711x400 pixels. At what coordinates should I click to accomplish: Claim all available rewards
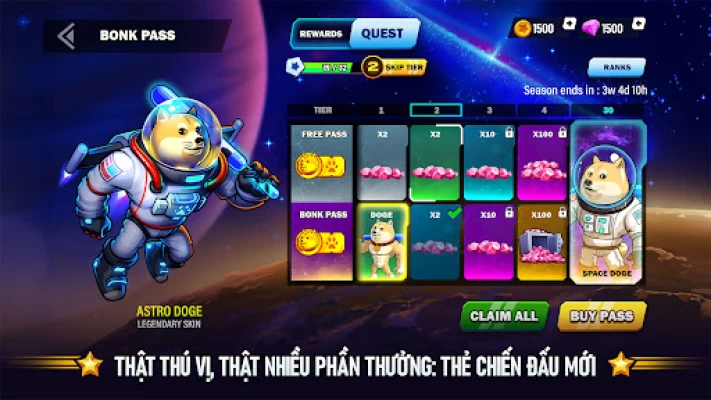(x=504, y=315)
